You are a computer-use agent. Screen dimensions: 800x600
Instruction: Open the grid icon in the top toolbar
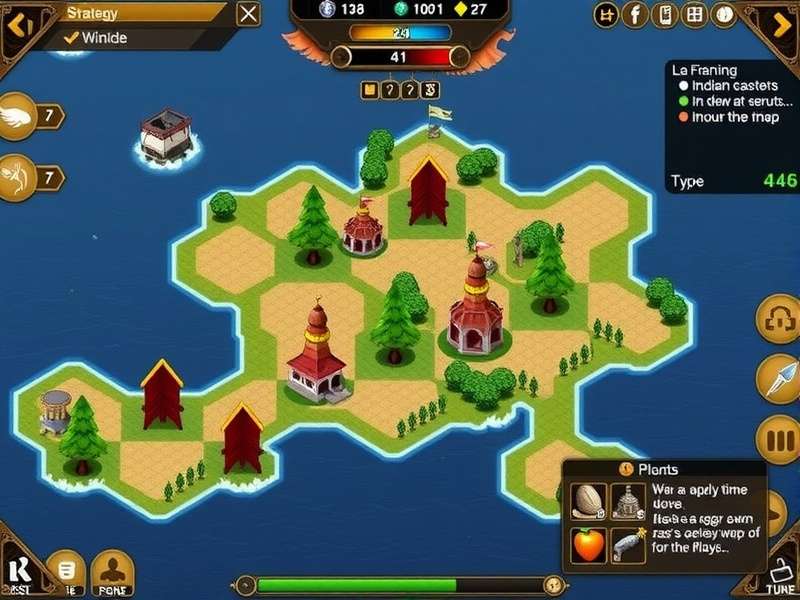coord(694,14)
